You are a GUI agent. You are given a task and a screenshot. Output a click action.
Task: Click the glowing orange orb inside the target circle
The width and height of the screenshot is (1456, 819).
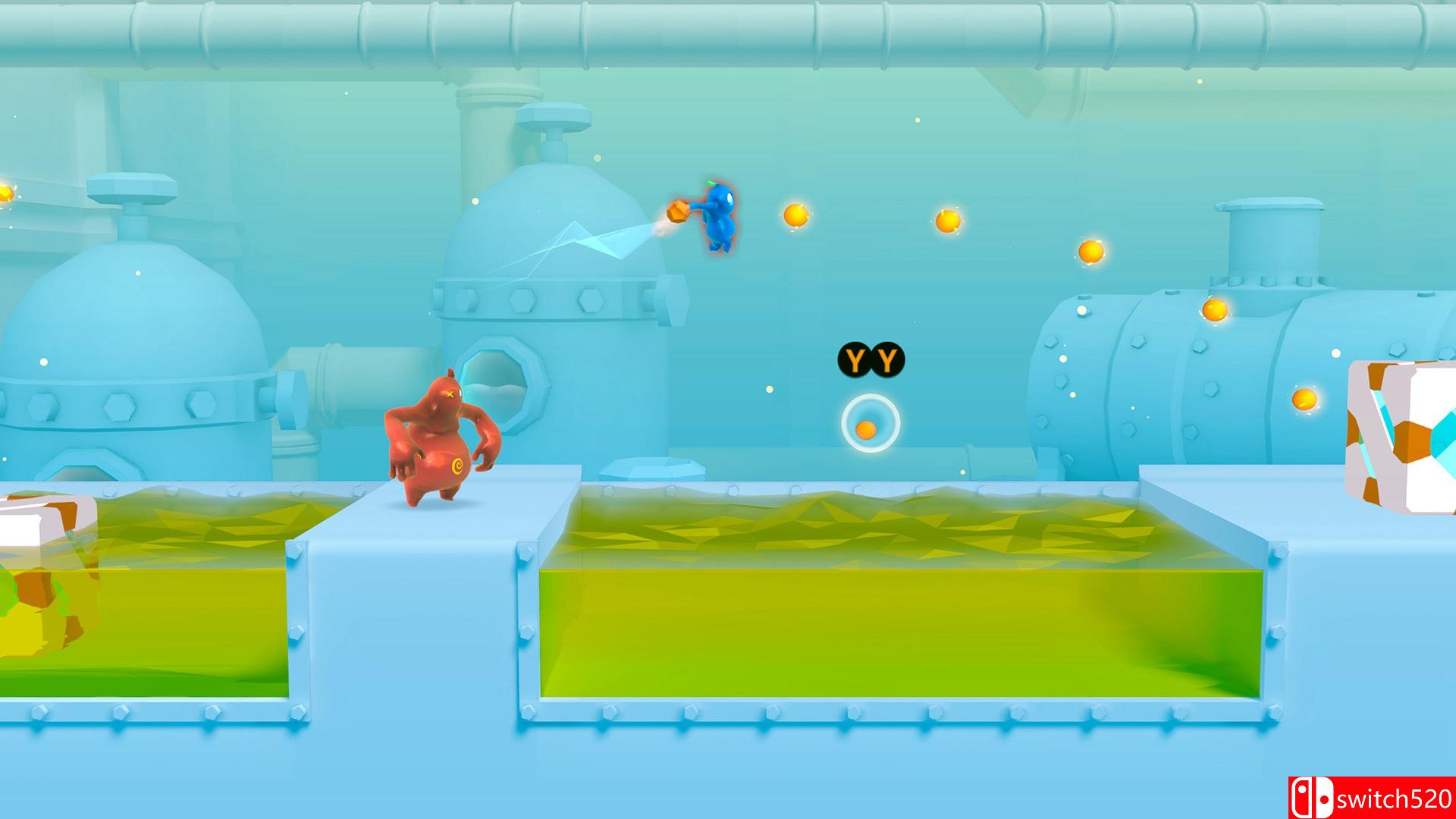[864, 431]
